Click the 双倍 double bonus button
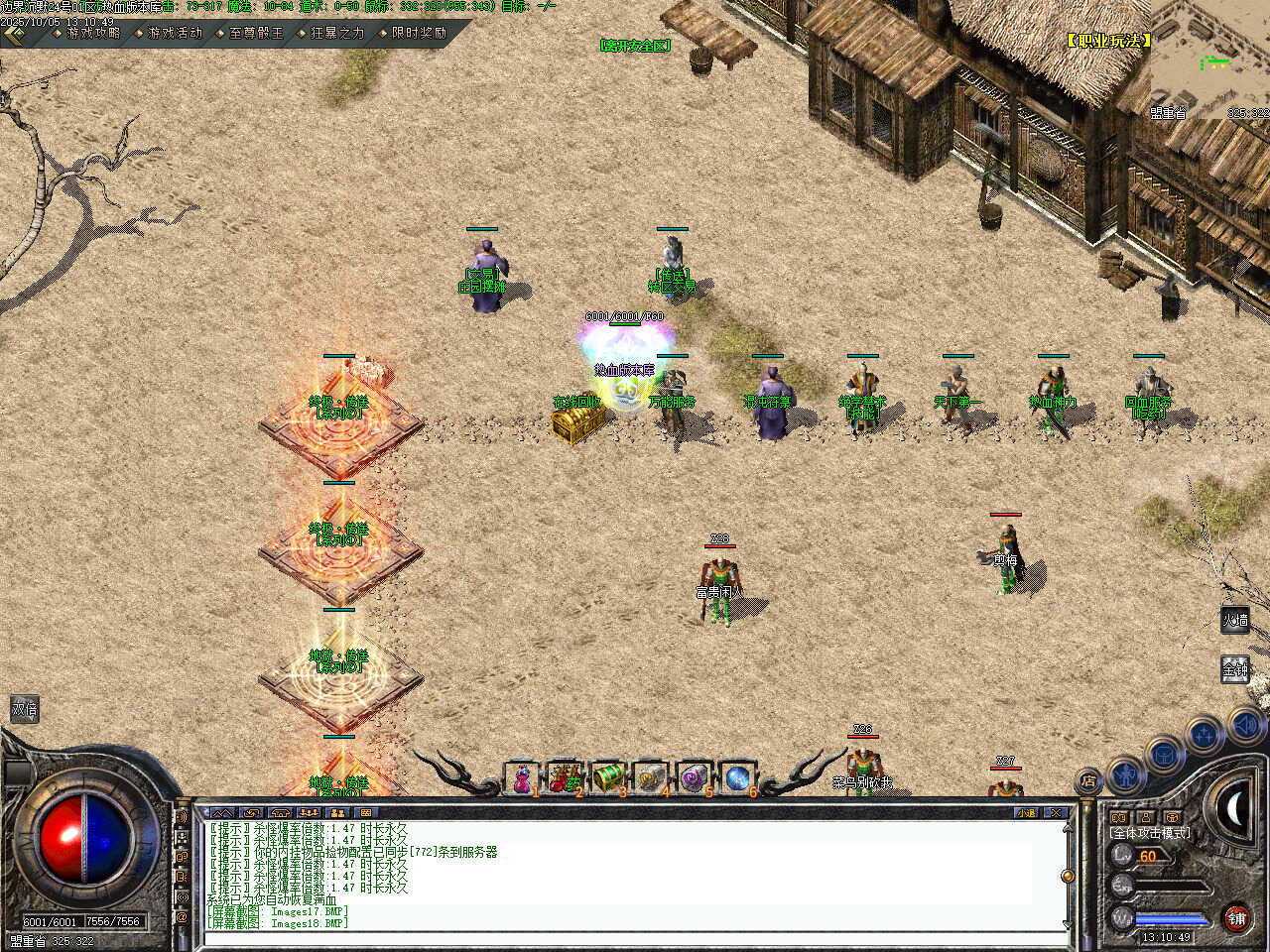Image resolution: width=1270 pixels, height=952 pixels. tap(25, 709)
